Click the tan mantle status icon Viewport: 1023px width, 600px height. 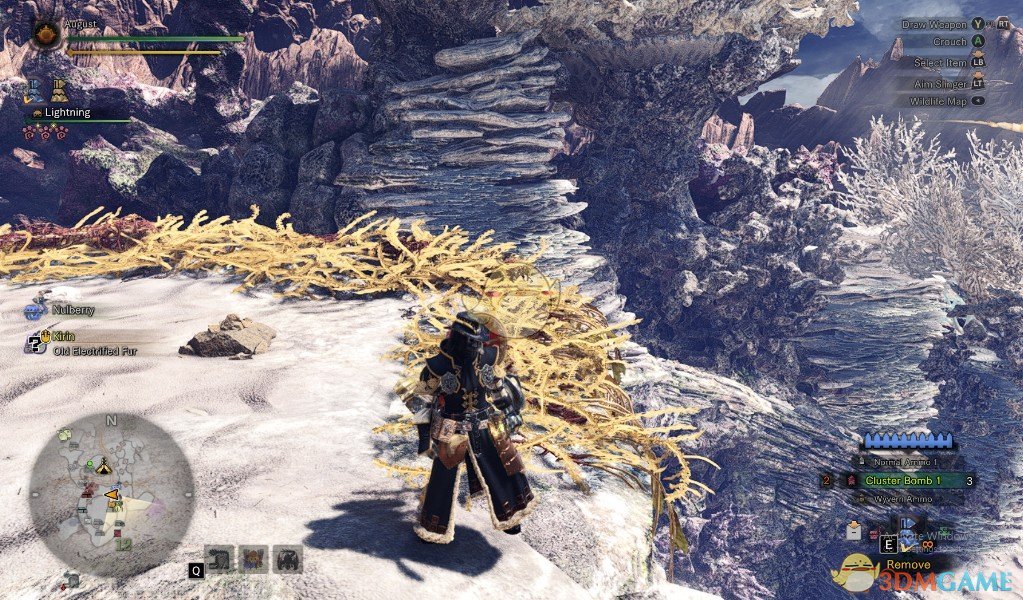[x=59, y=90]
